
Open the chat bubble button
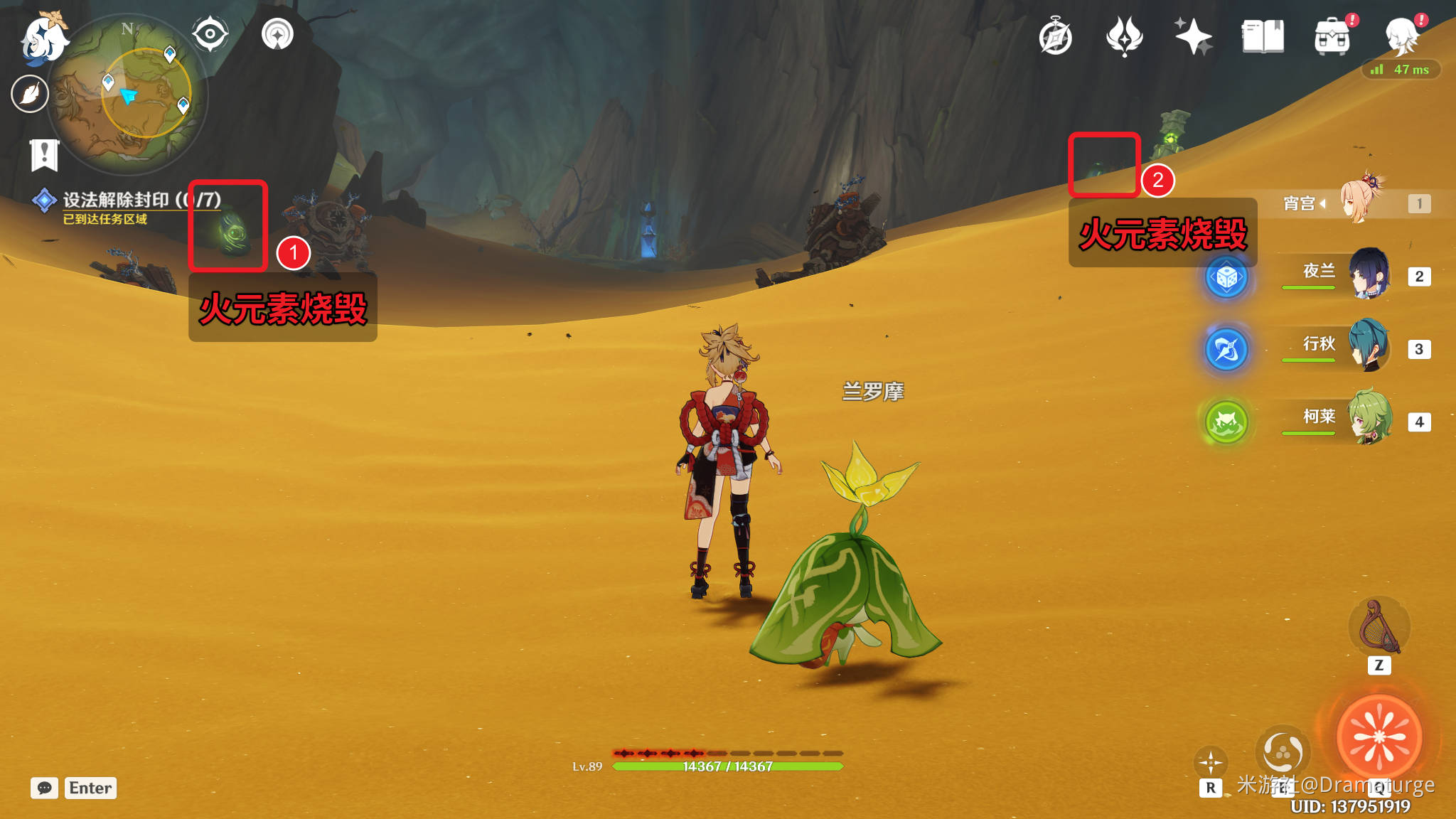(44, 788)
